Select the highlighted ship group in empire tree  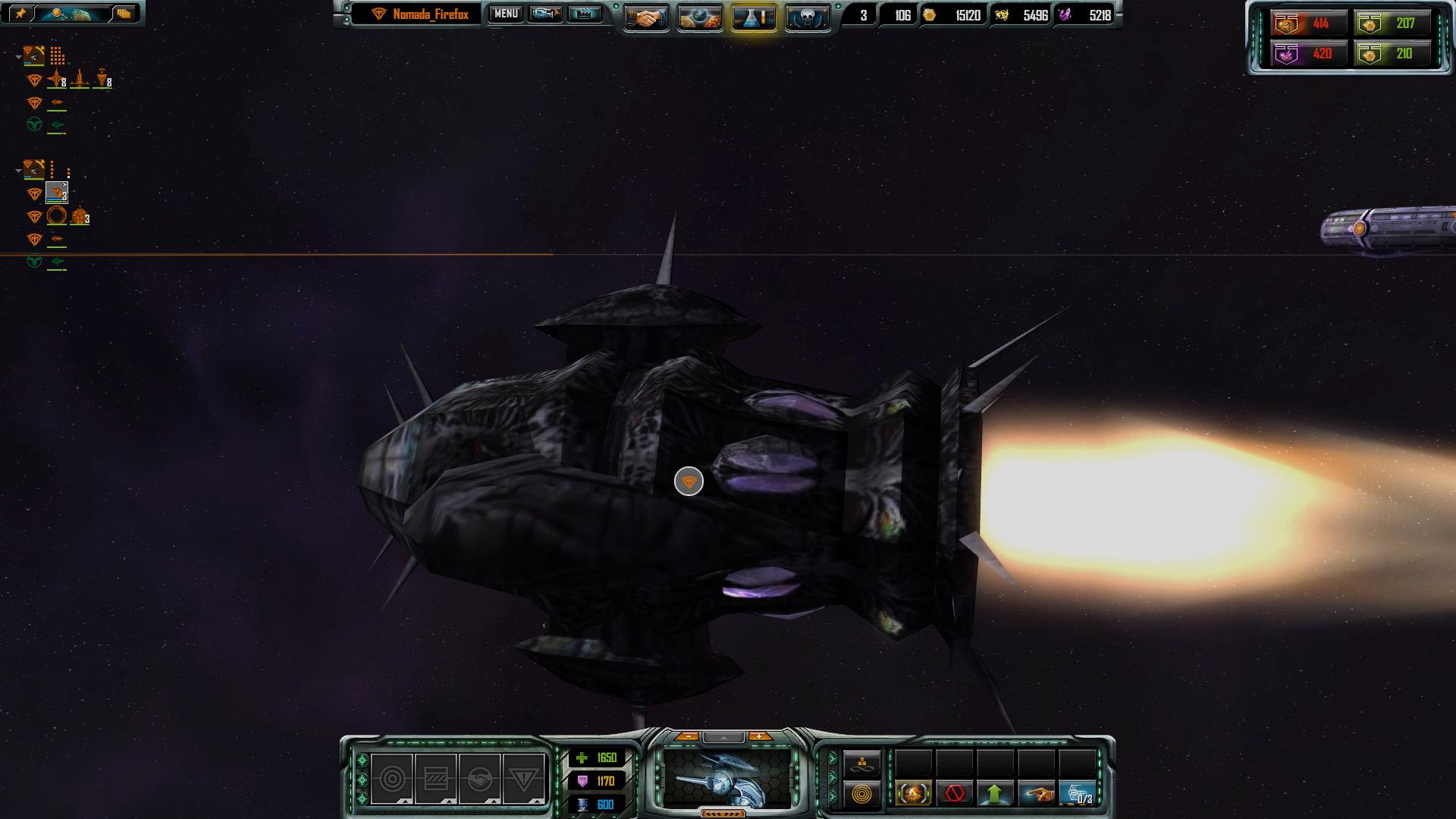(x=57, y=193)
